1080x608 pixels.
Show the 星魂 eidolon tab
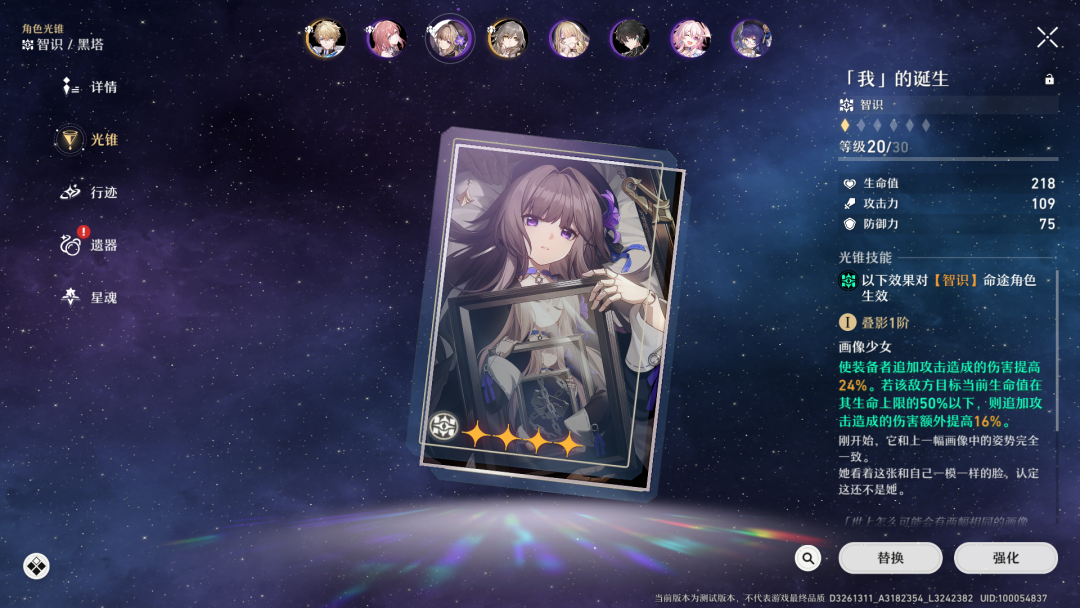click(x=90, y=297)
